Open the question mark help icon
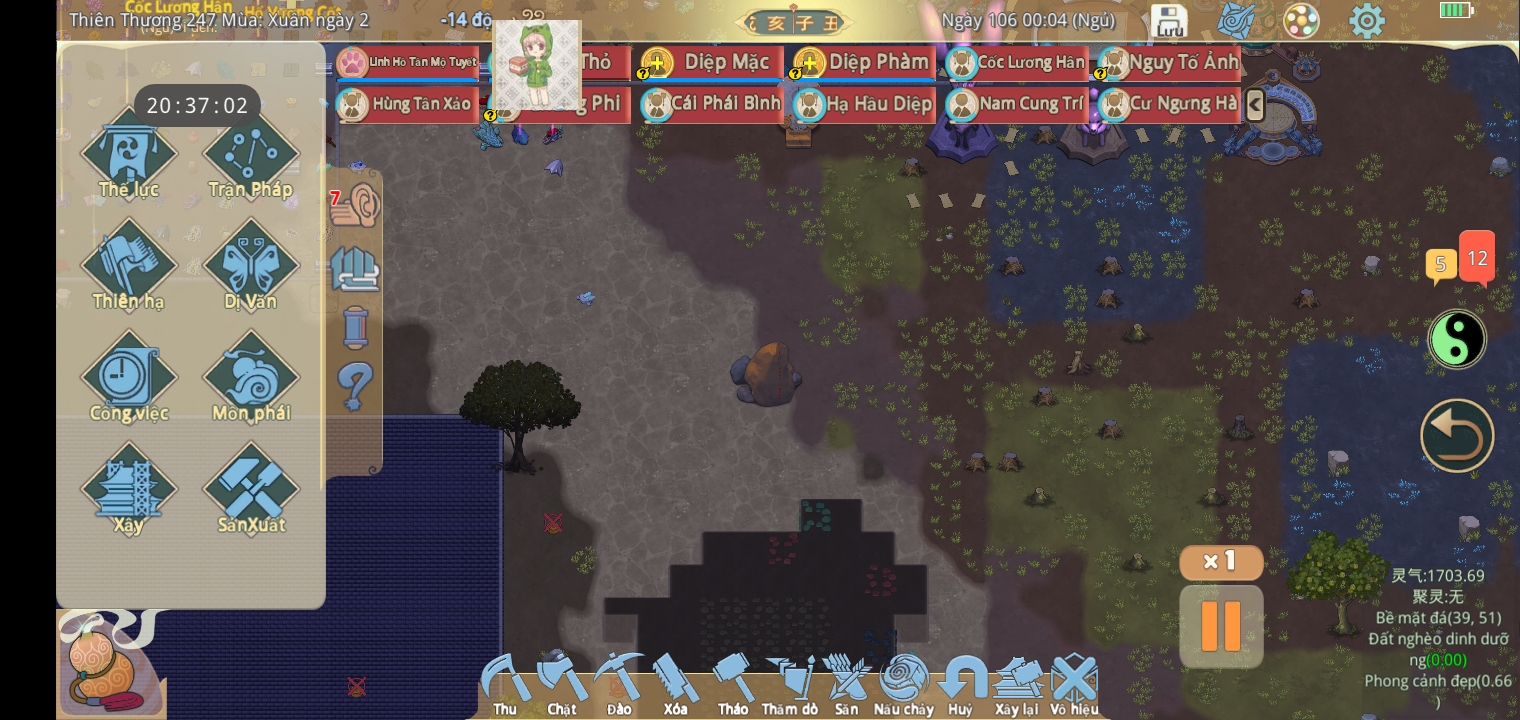The width and height of the screenshot is (1520, 720). [357, 386]
